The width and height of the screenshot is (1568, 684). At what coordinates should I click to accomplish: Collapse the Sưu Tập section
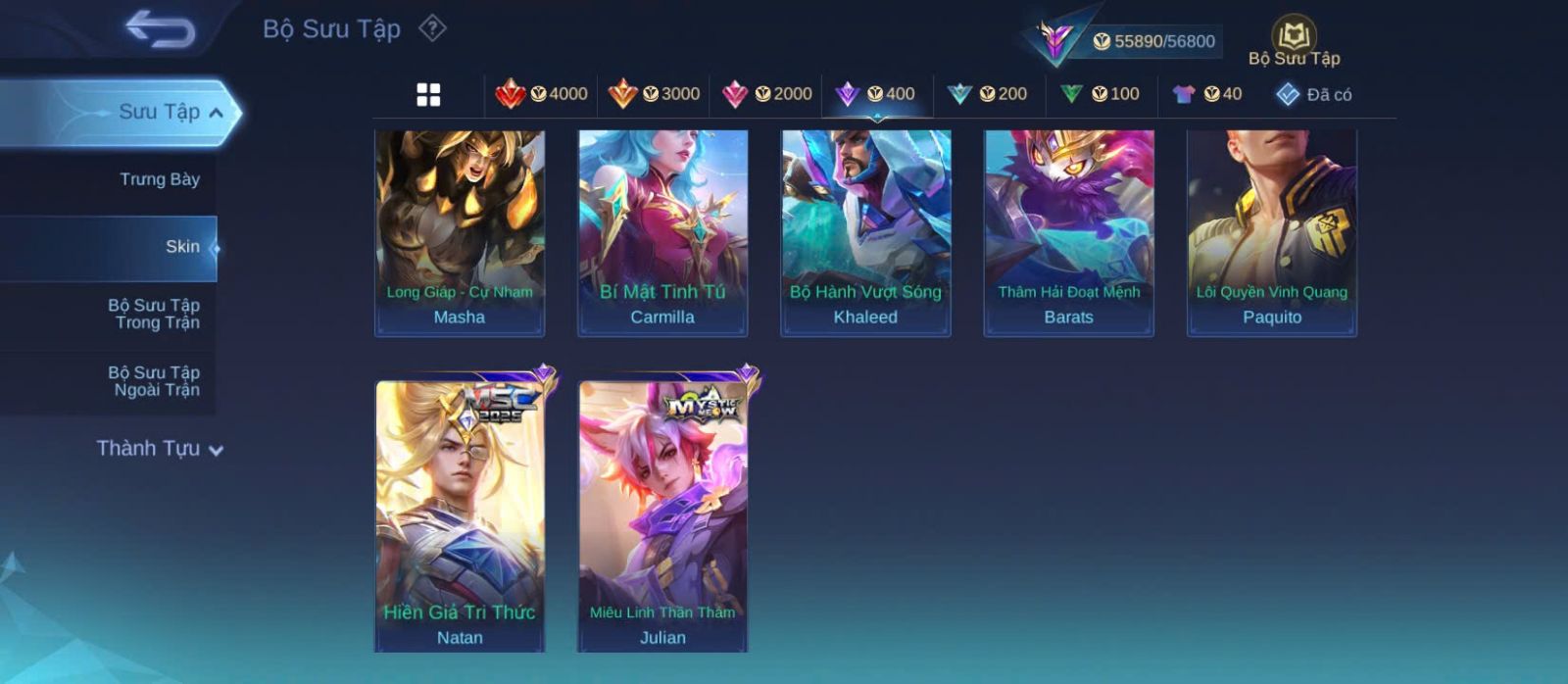pos(216,113)
